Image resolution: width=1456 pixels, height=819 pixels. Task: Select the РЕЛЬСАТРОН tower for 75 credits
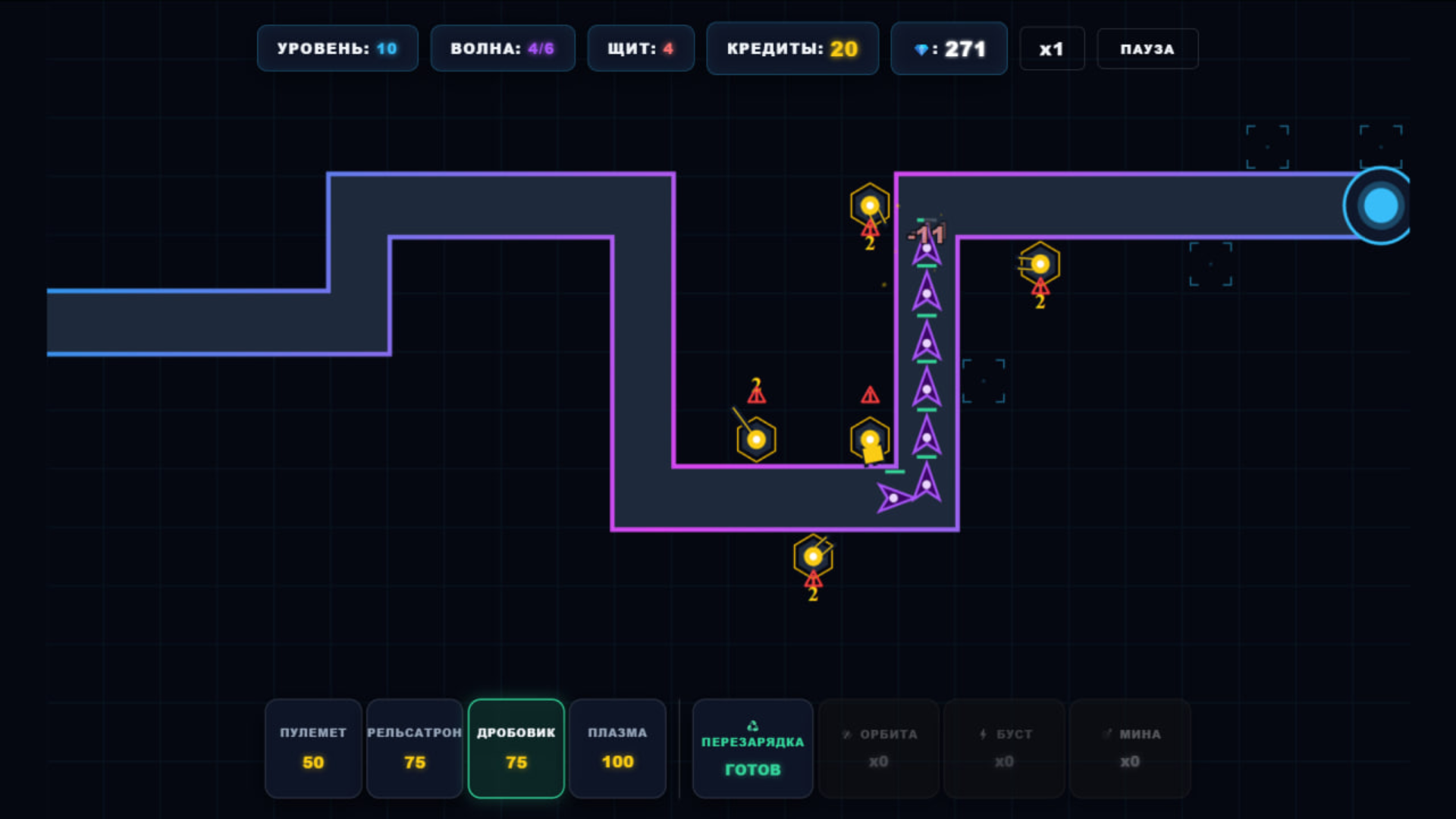coord(414,748)
